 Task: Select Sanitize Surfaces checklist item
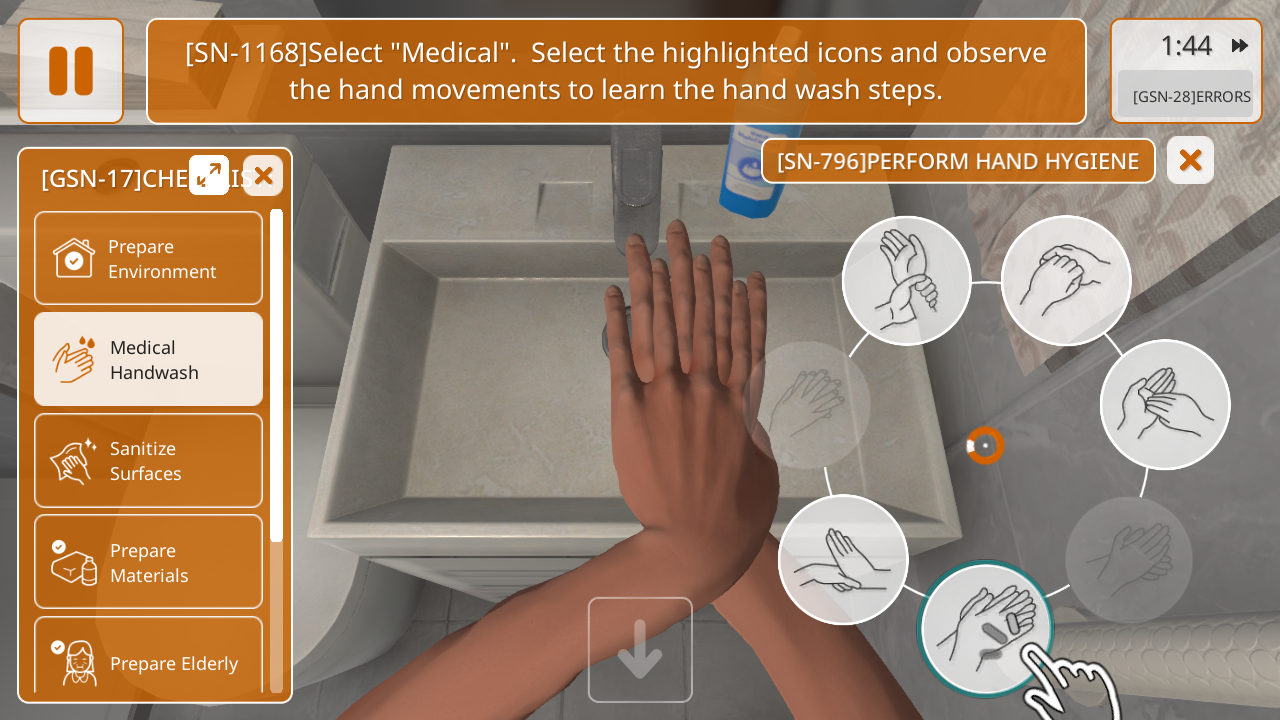point(148,460)
